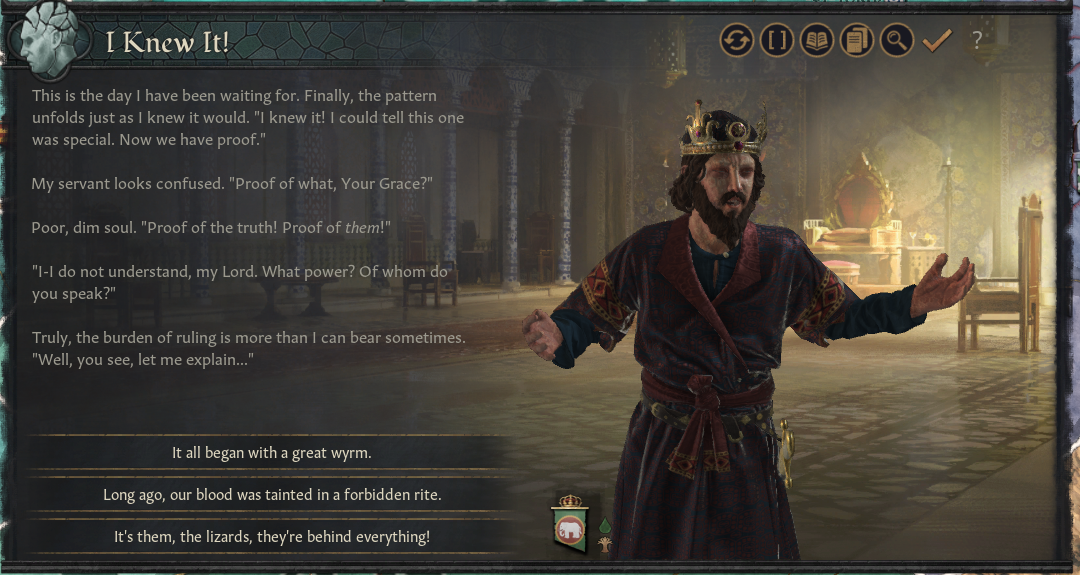
Task: Click the stacked documents icon
Action: coord(857,41)
